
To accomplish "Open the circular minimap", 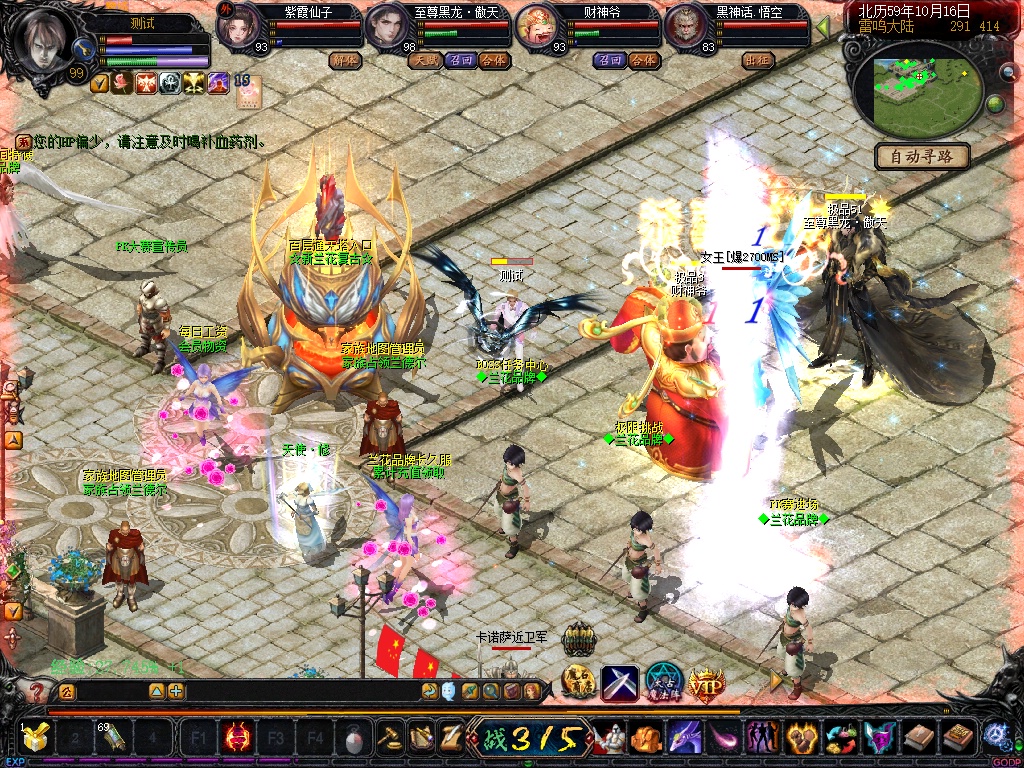I will (x=915, y=87).
